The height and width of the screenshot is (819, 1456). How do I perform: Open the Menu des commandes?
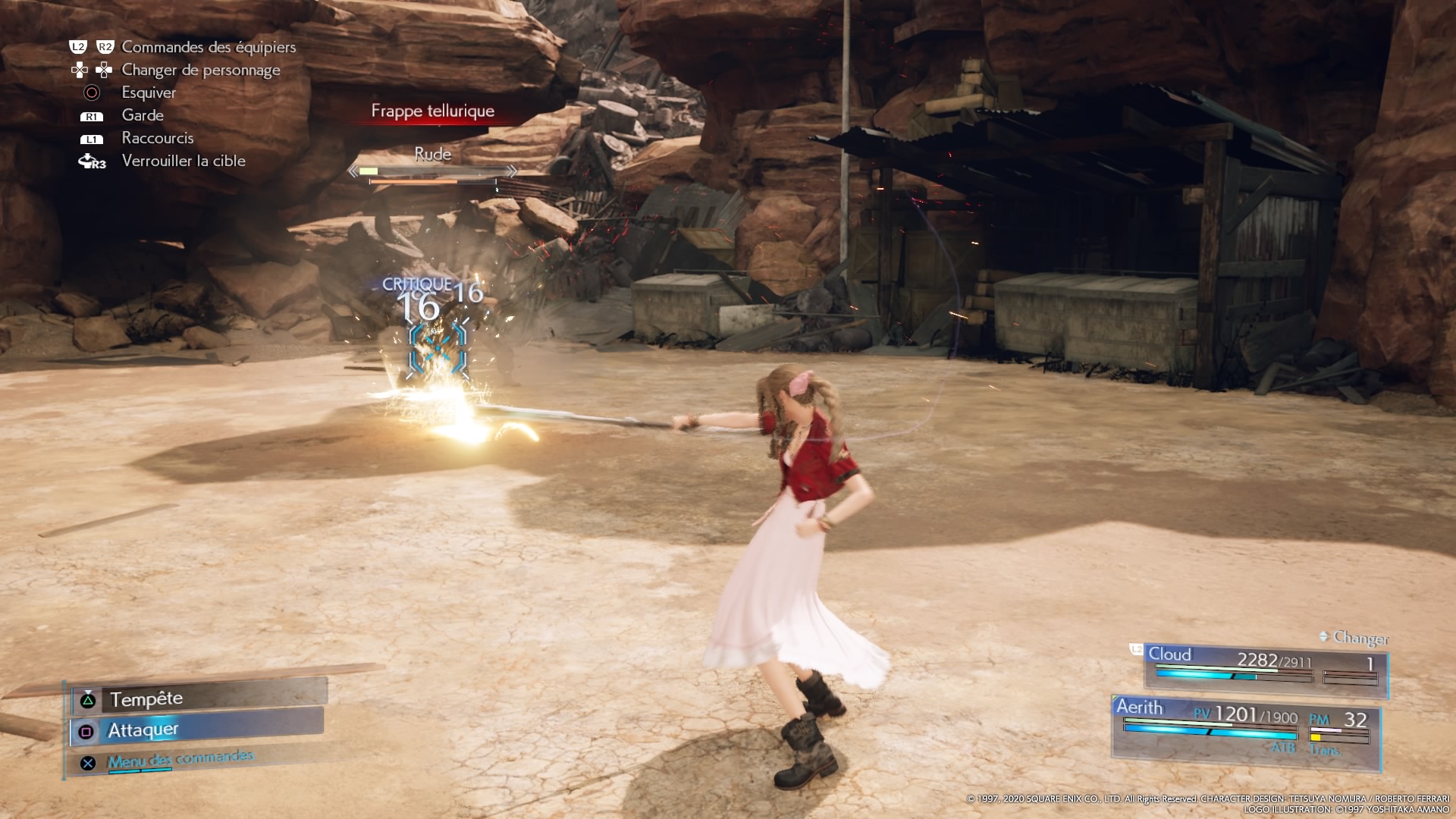tap(179, 760)
